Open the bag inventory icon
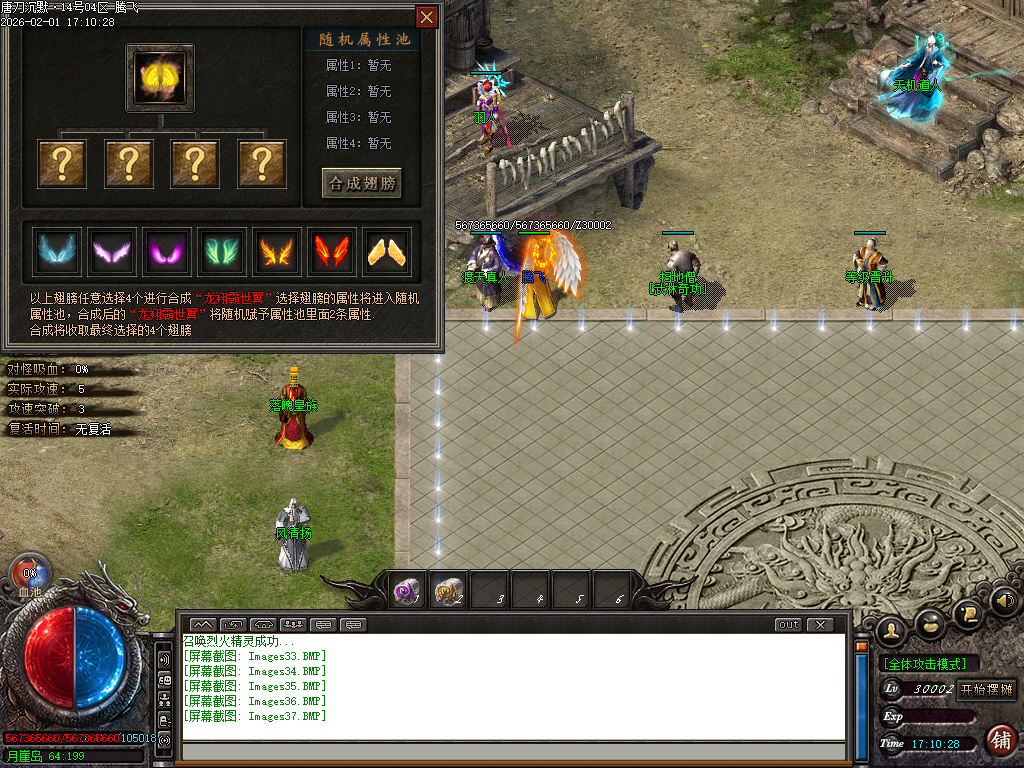1024x768 pixels. coord(930,624)
